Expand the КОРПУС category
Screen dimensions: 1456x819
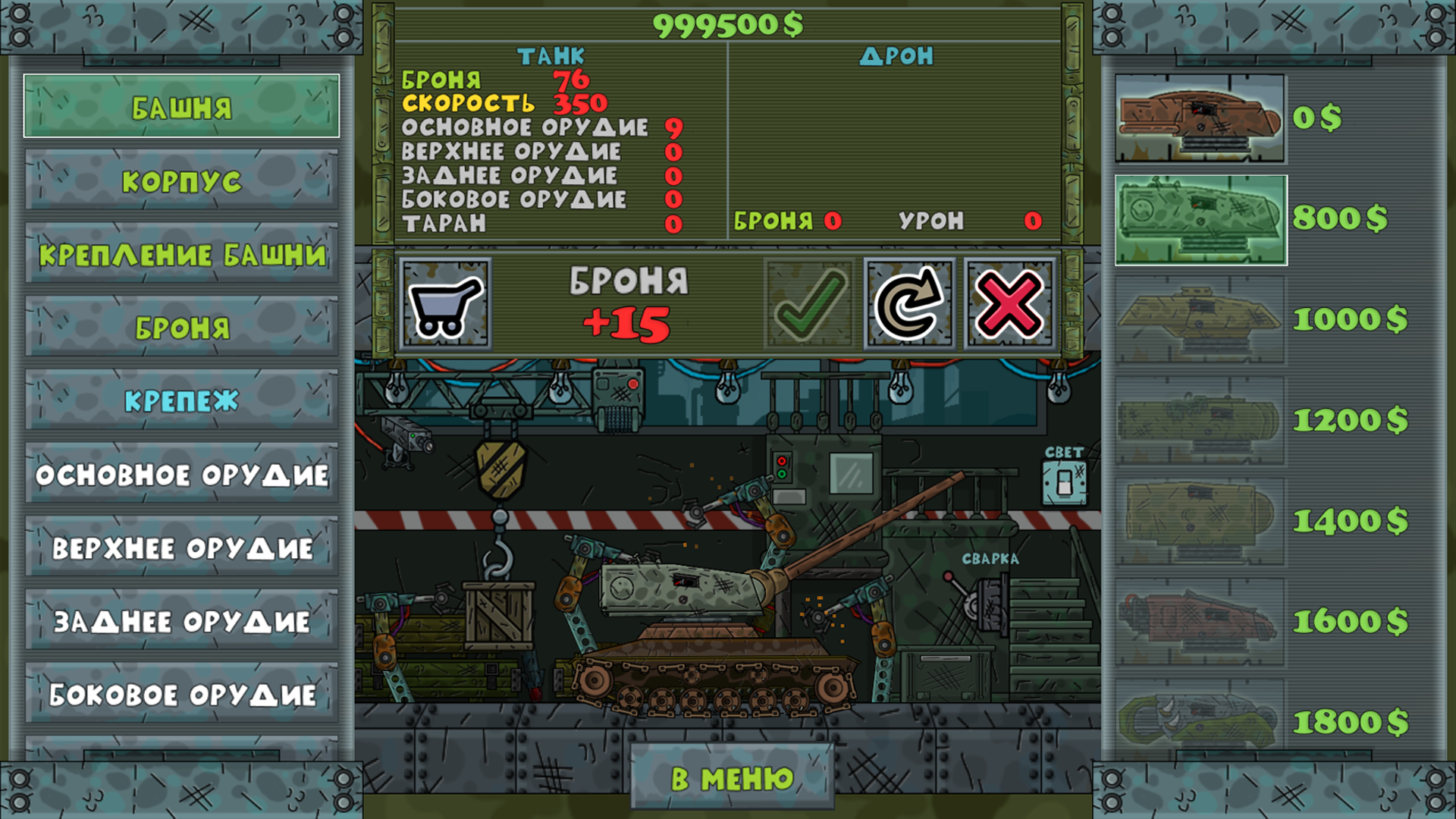point(180,180)
